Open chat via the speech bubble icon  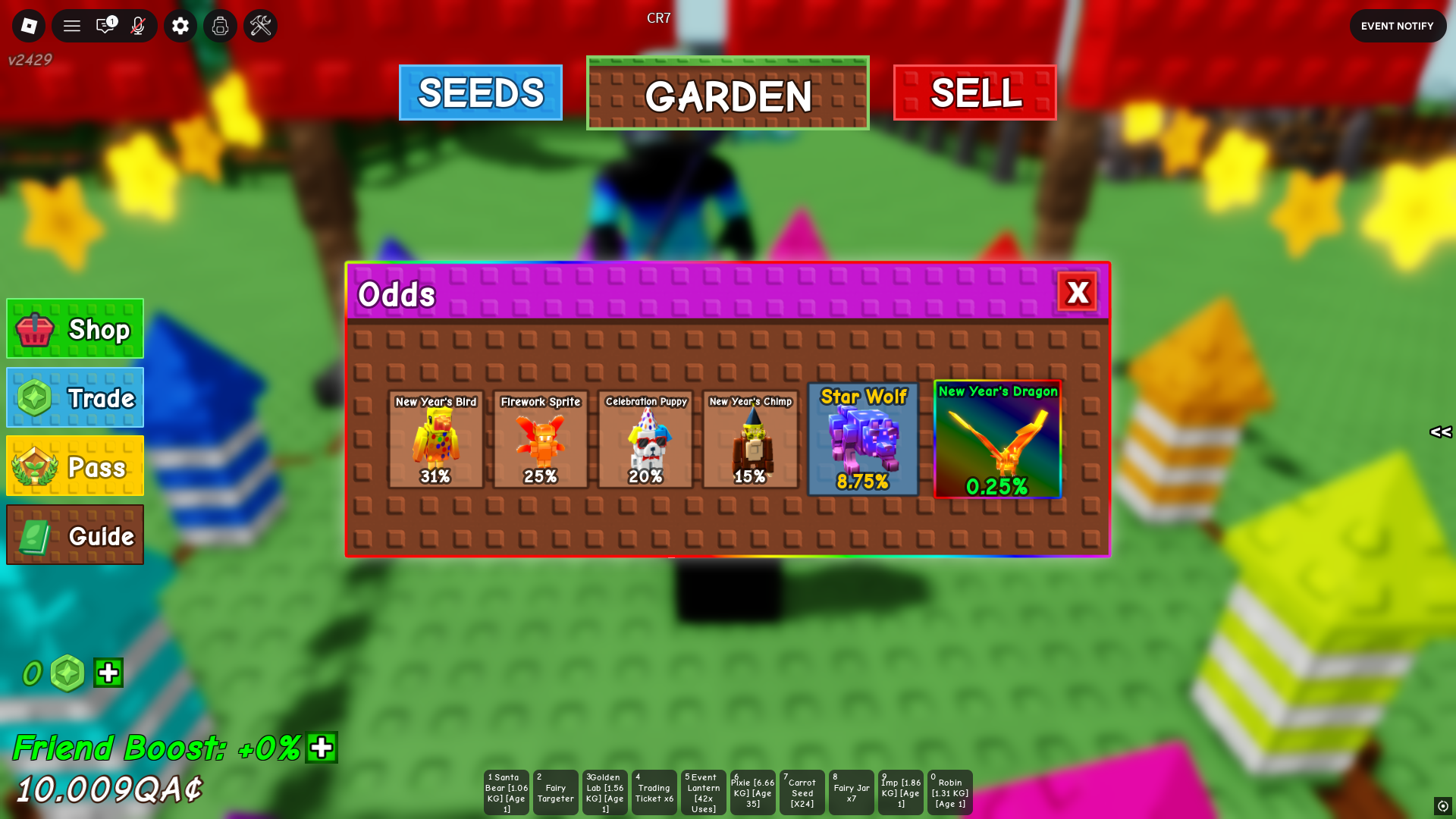tap(104, 25)
